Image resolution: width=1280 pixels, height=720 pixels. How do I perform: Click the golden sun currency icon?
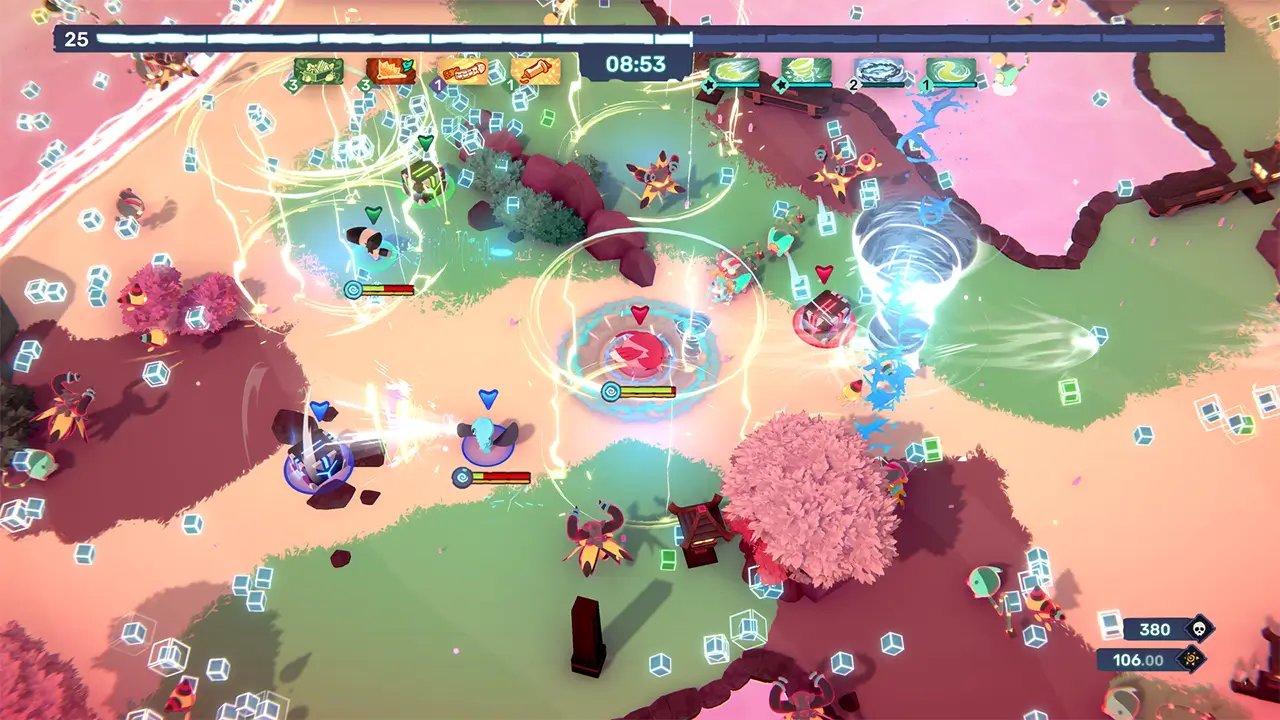point(1191,658)
